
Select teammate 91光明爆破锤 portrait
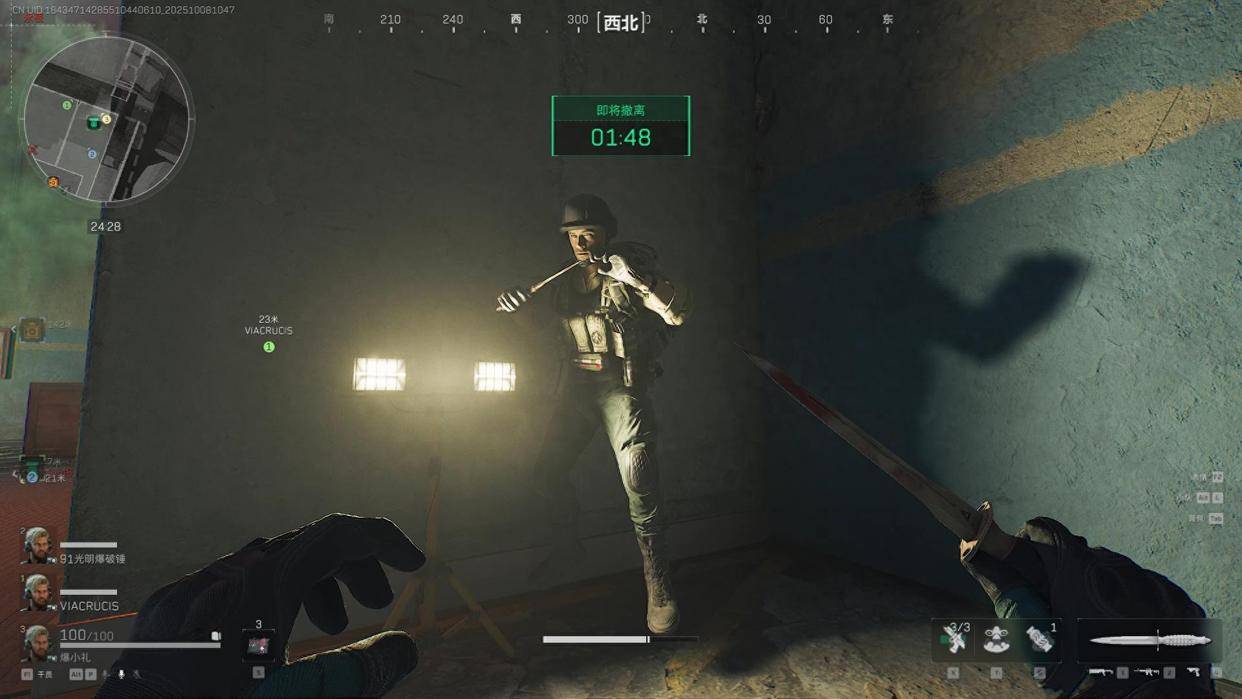click(37, 545)
